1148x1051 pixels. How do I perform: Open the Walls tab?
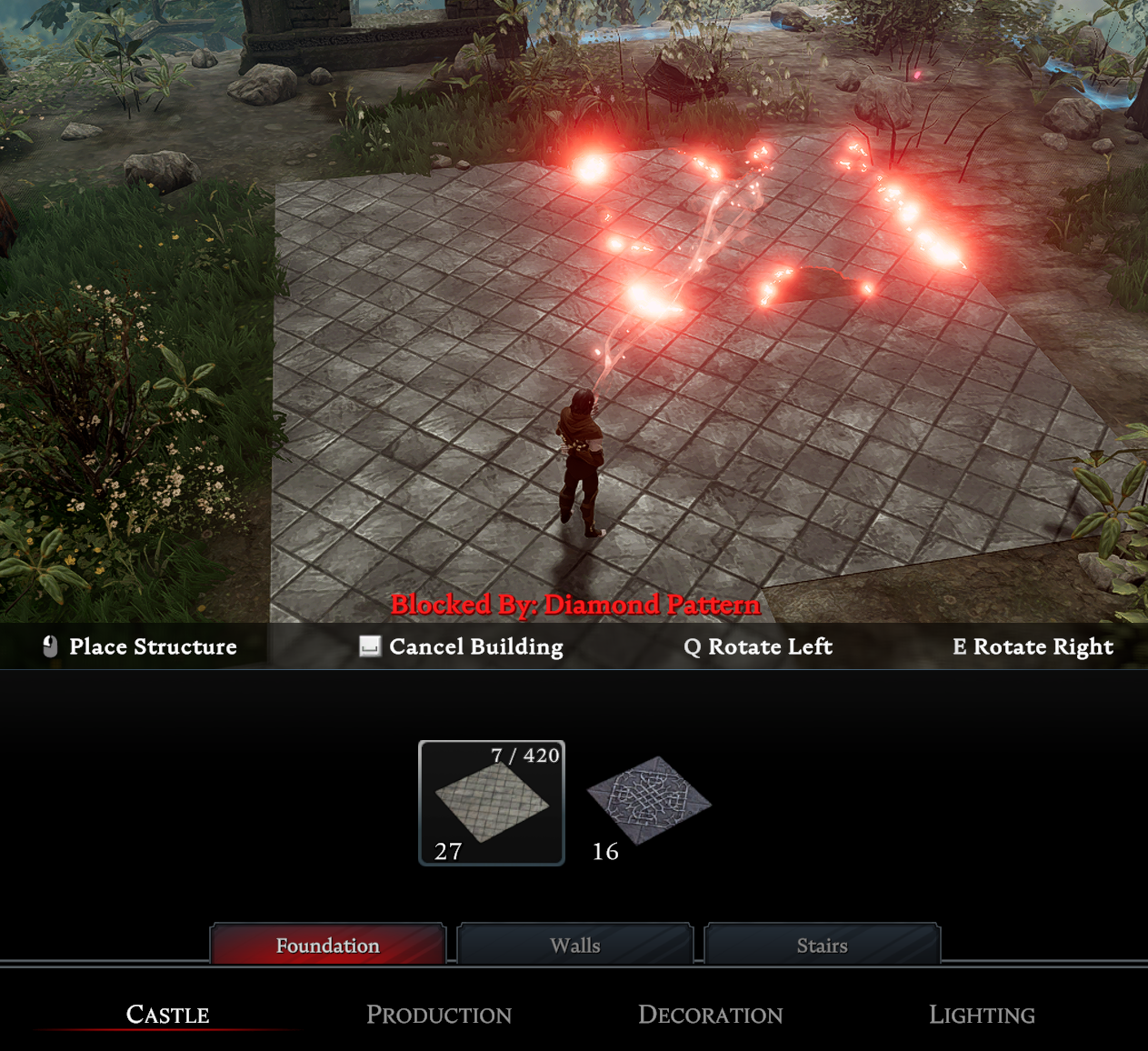575,946
